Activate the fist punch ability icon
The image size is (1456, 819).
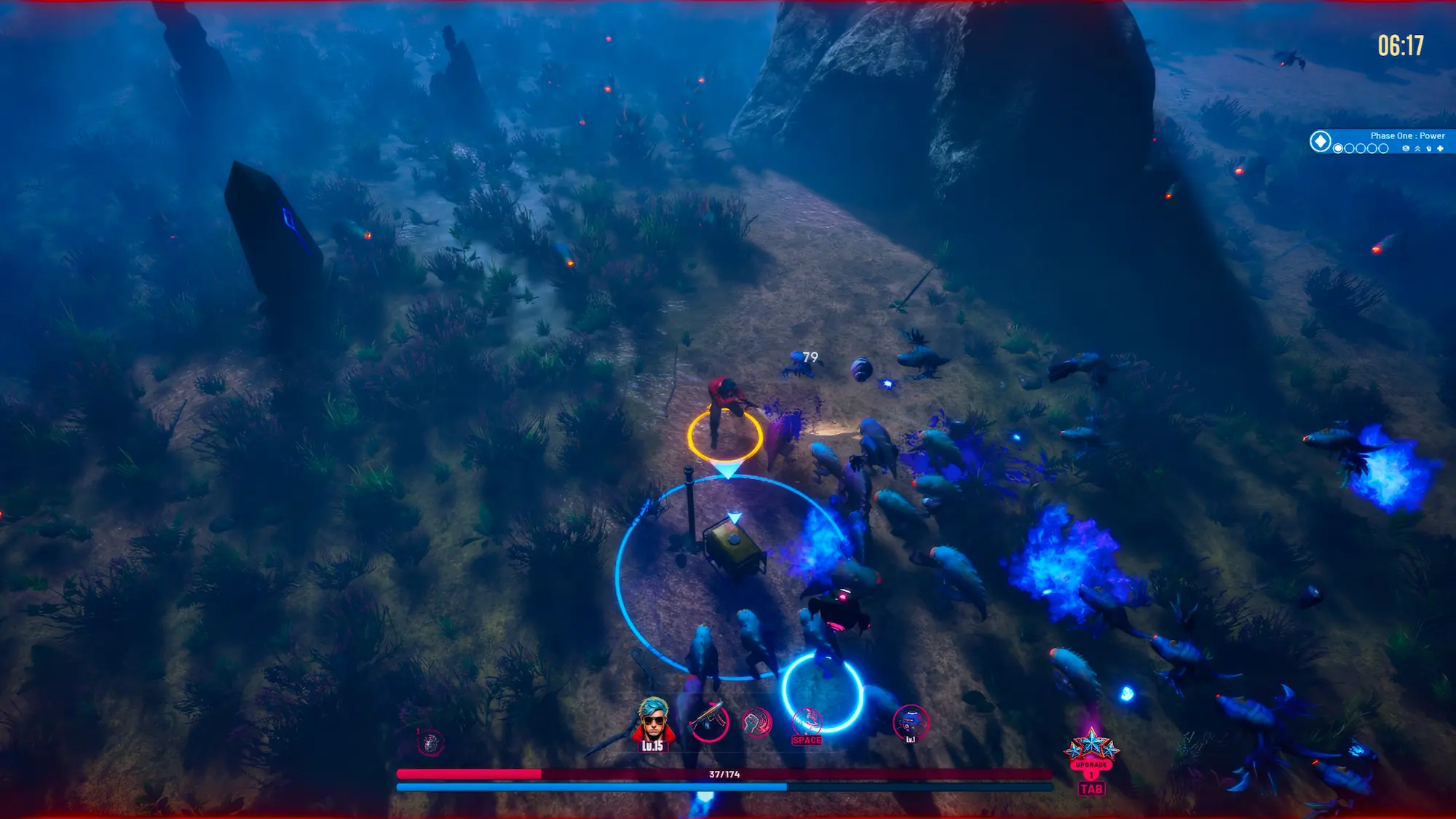point(756,723)
